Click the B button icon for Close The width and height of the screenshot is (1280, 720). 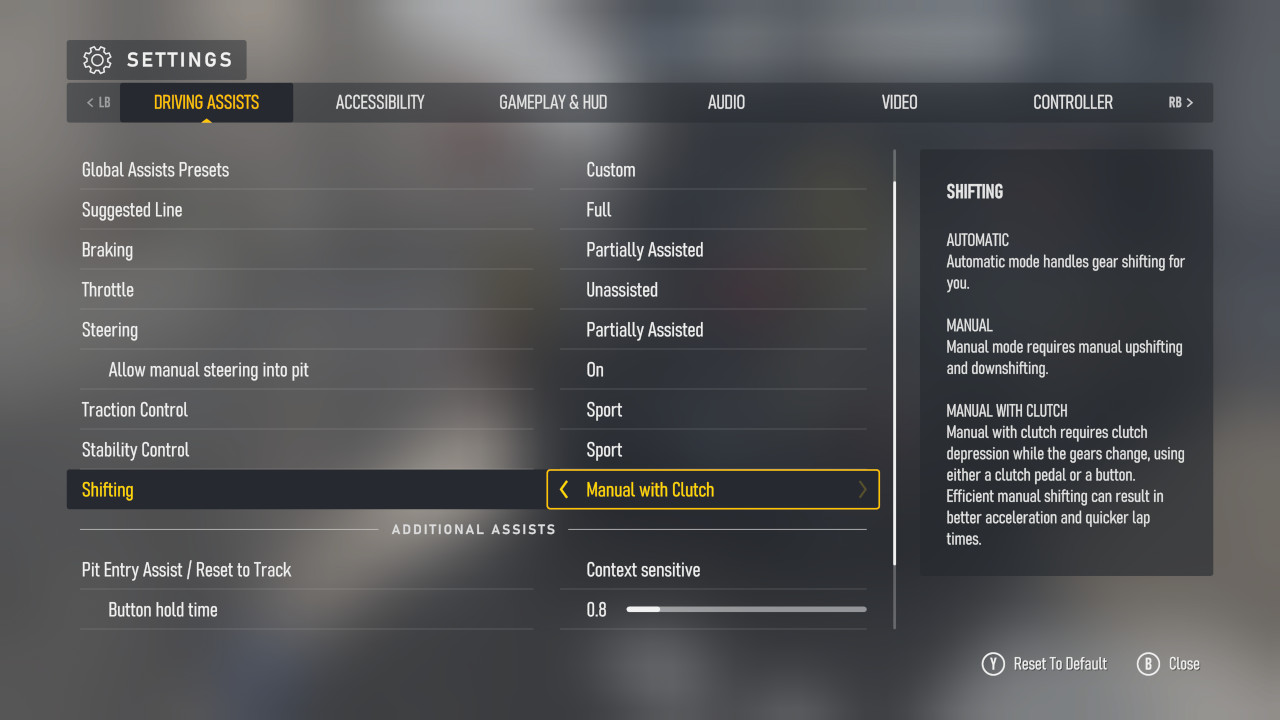pos(1148,663)
